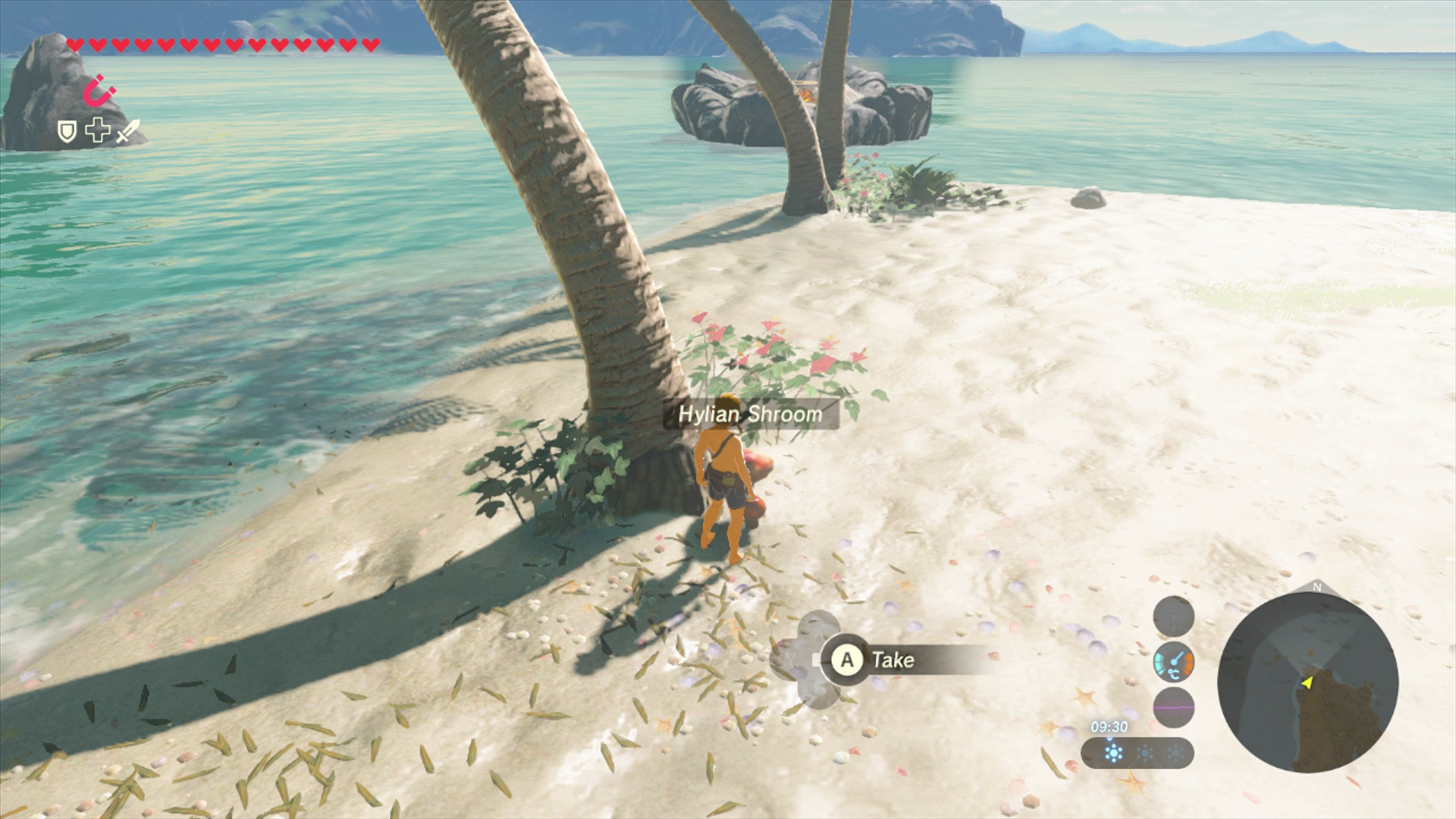Click the Hylian Shroom item label
Screen dimensions: 1456x819
pos(751,415)
